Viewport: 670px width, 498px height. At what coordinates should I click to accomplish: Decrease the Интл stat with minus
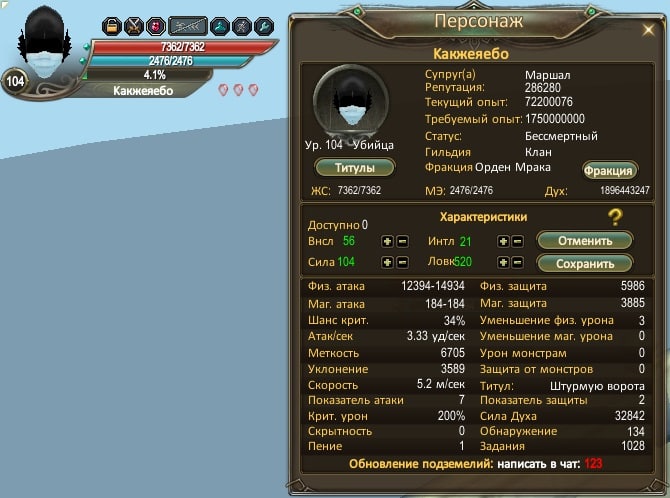(x=517, y=241)
